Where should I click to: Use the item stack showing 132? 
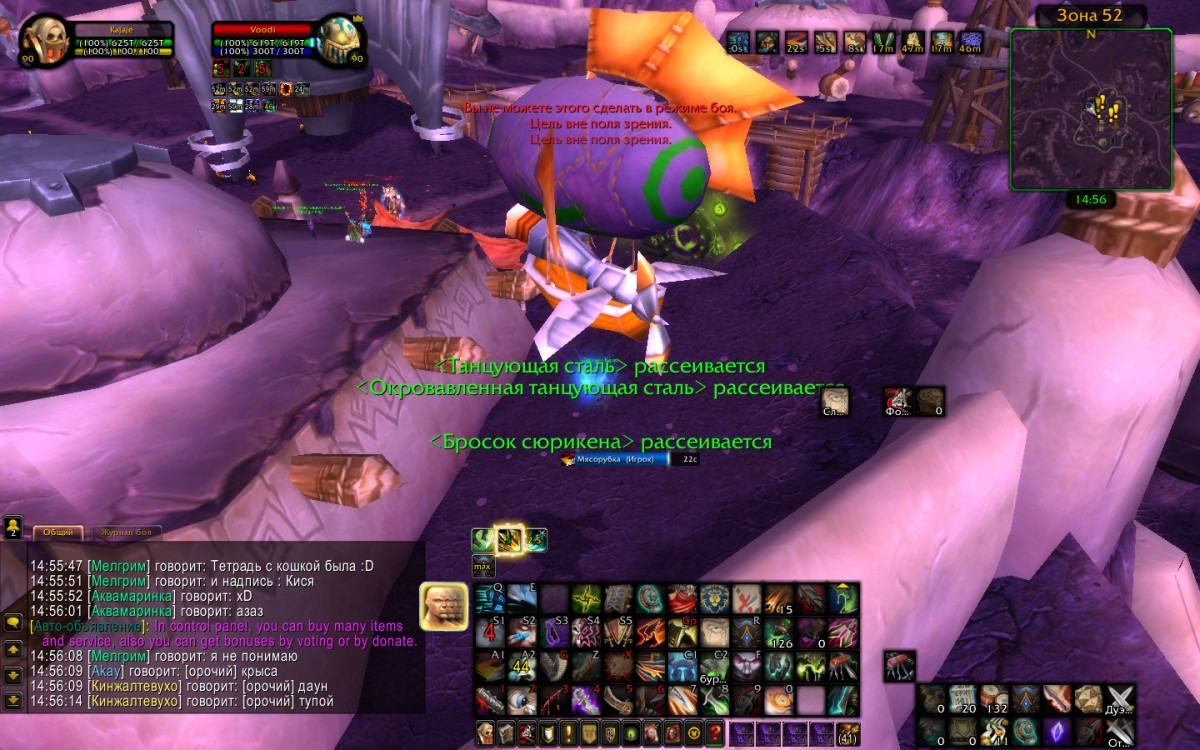[993, 699]
